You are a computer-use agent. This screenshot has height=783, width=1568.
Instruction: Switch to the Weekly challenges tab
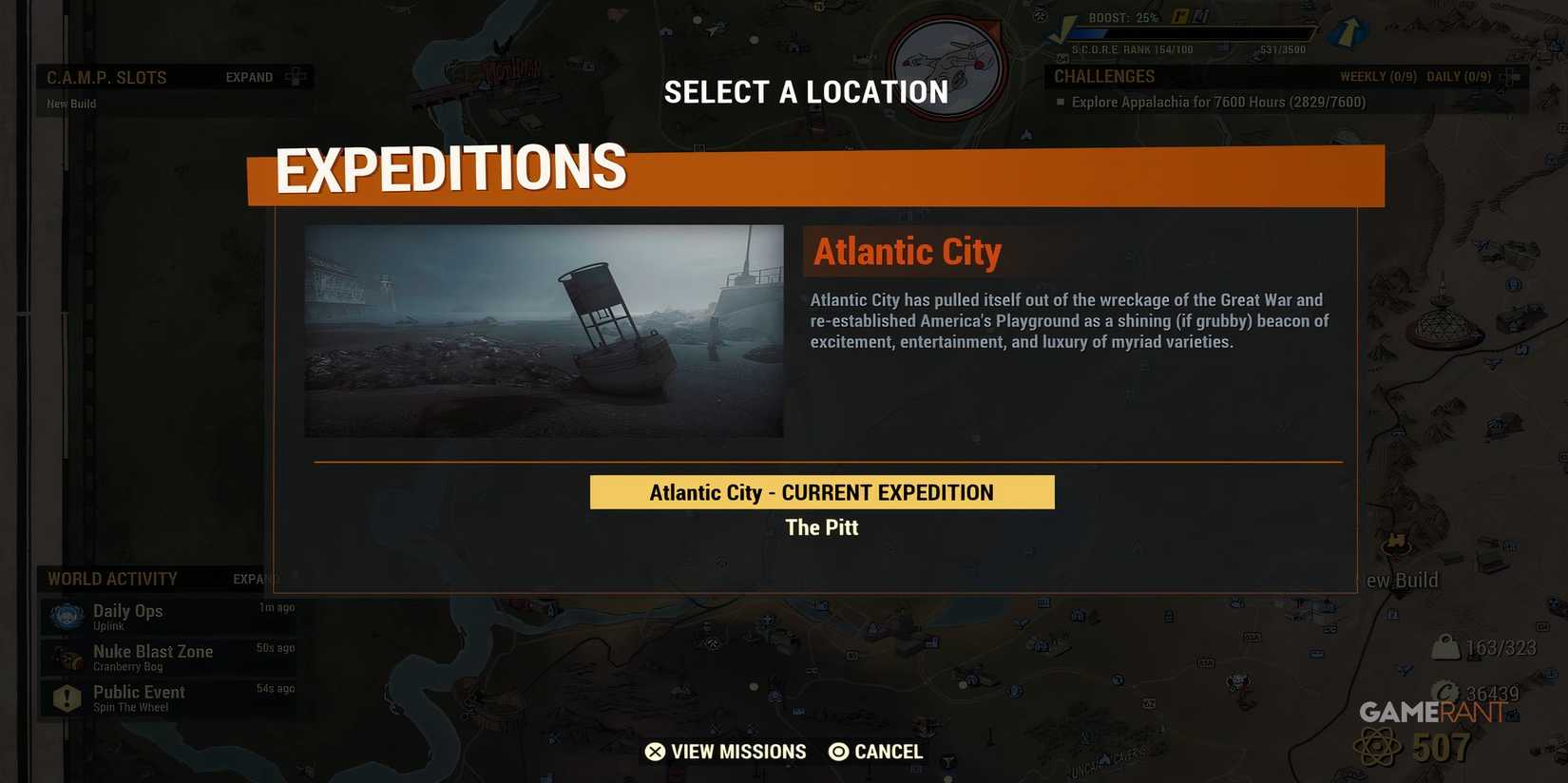(x=1378, y=76)
